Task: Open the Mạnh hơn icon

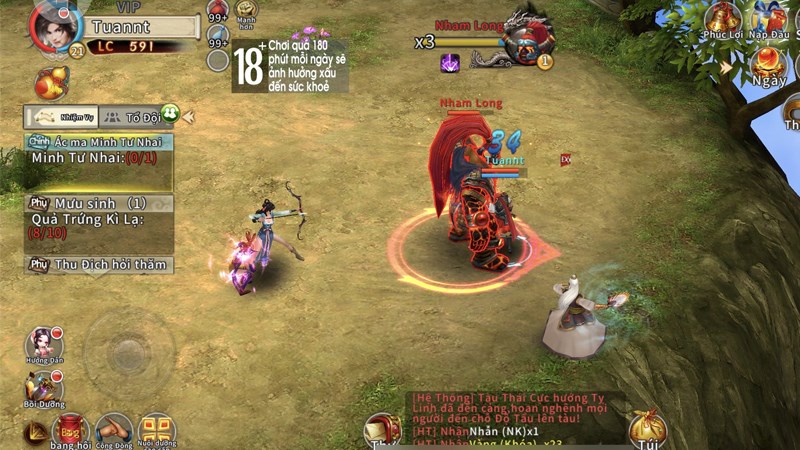Action: 246,12
